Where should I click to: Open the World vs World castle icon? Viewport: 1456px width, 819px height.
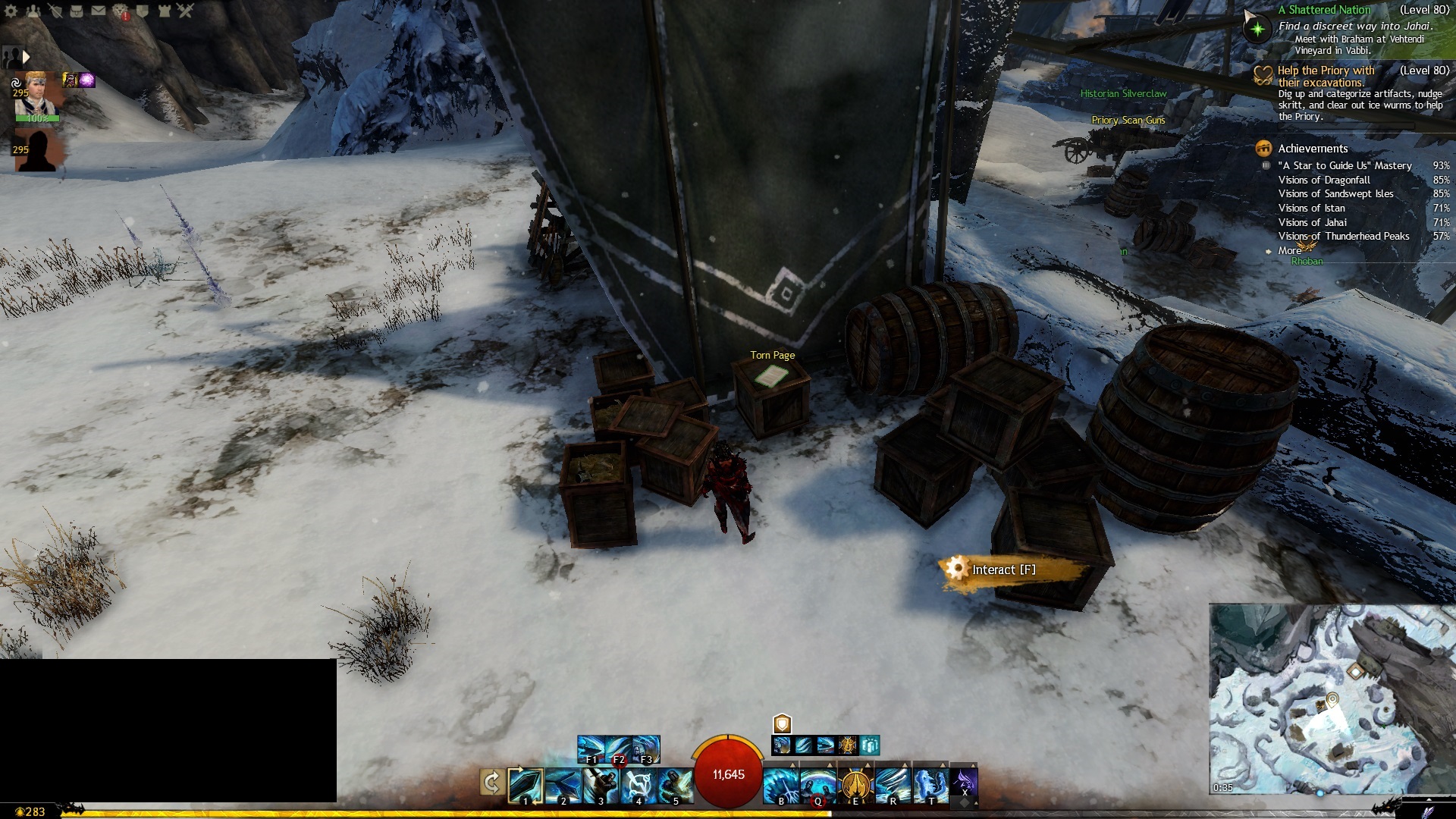click(164, 11)
